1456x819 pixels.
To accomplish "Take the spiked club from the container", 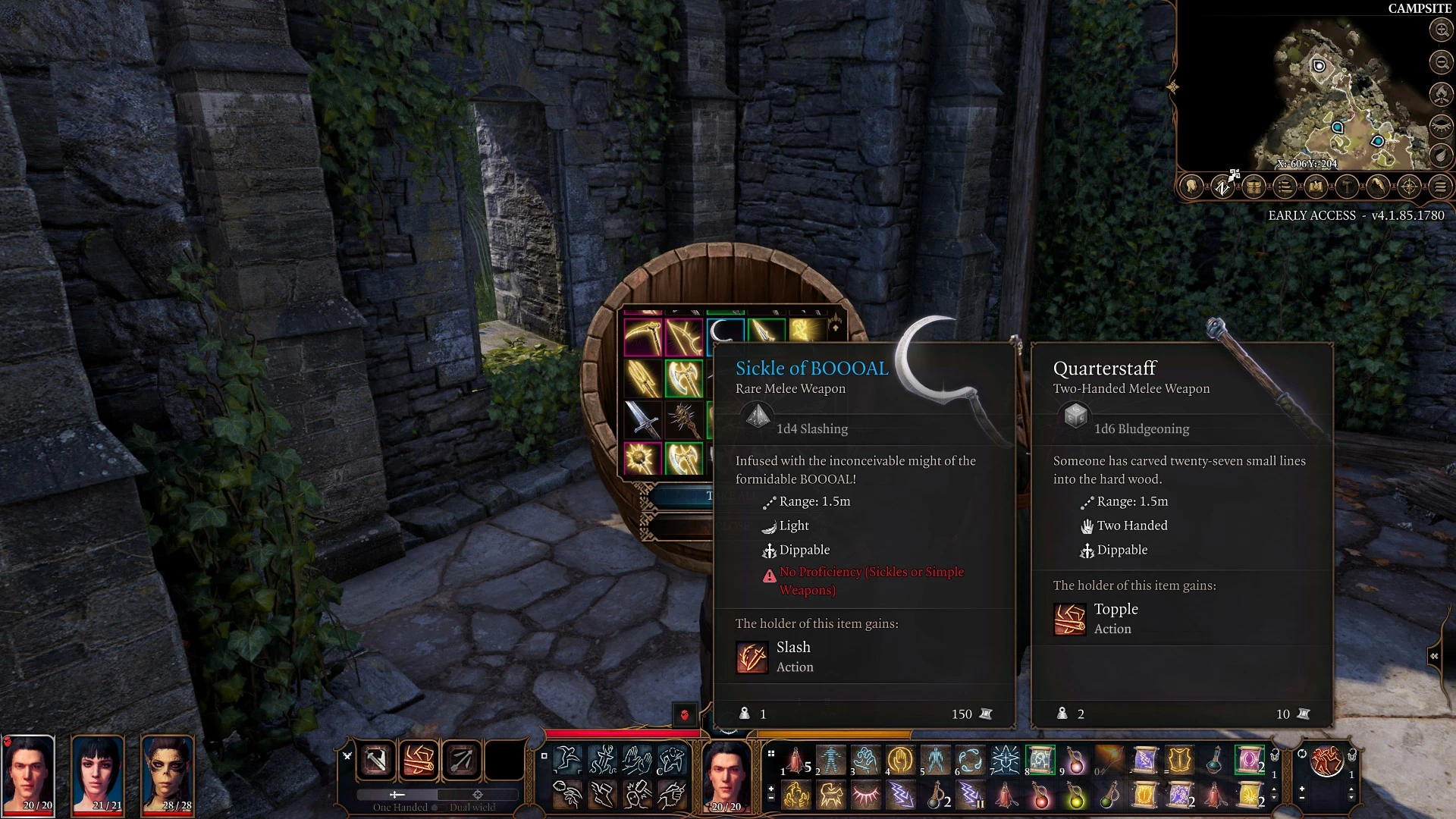I will click(684, 419).
